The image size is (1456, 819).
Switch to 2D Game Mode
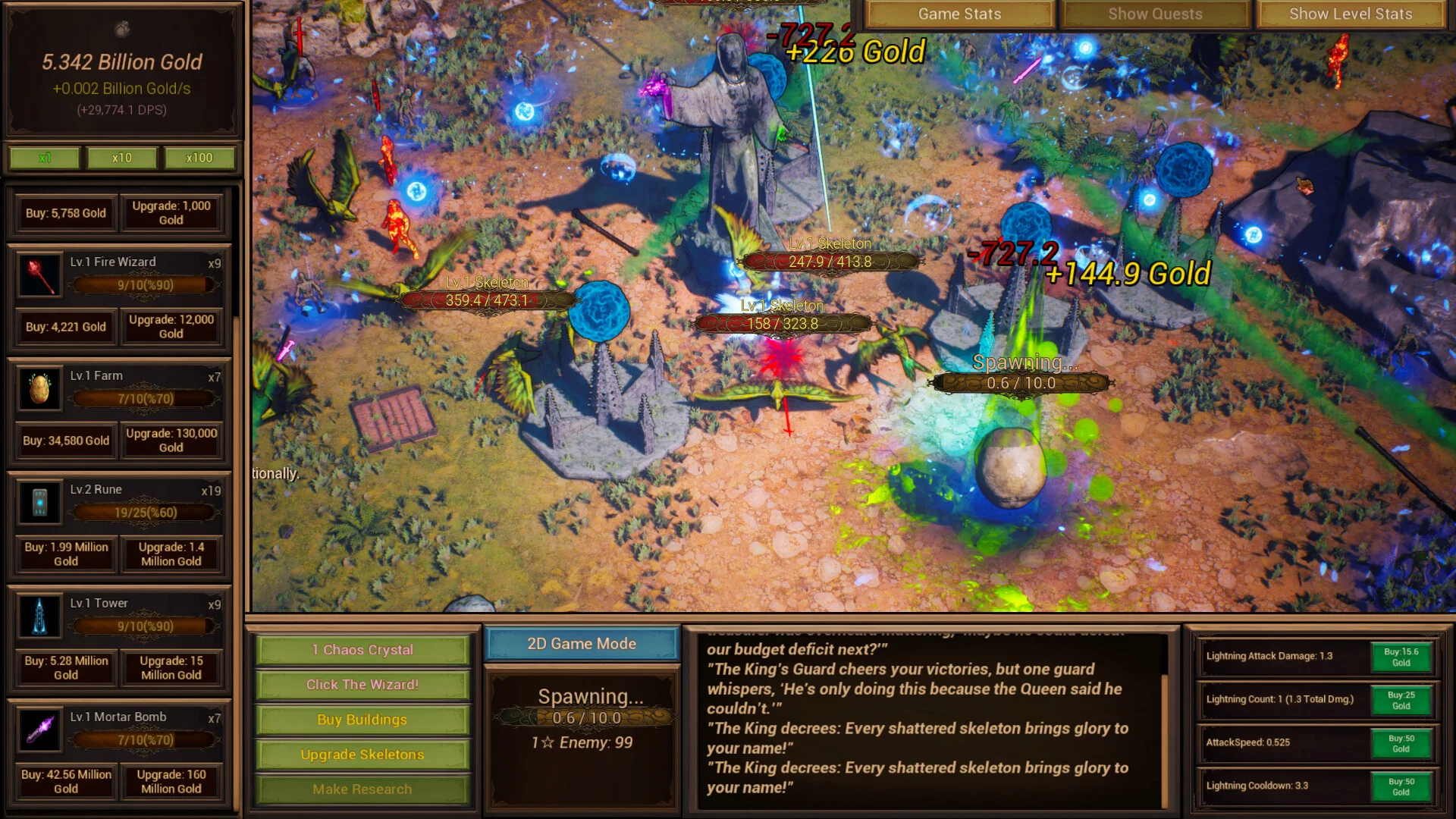click(582, 644)
